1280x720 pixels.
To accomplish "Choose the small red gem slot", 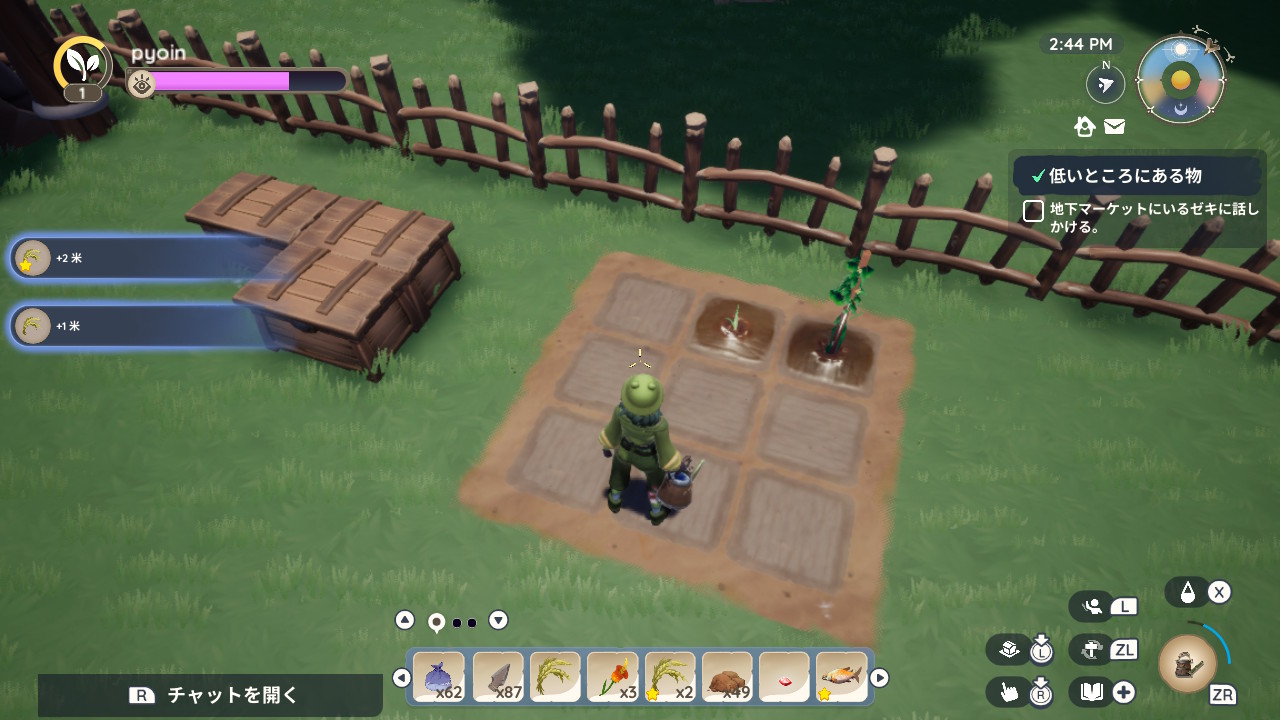I will (784, 677).
